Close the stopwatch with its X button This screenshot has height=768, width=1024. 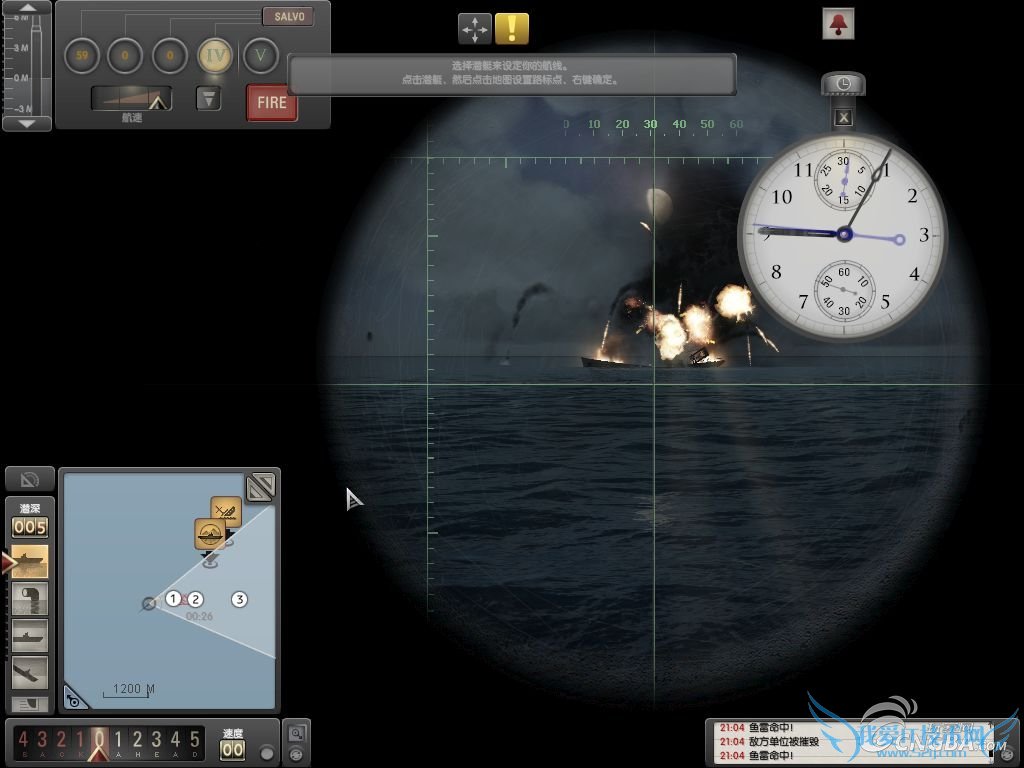[x=844, y=118]
